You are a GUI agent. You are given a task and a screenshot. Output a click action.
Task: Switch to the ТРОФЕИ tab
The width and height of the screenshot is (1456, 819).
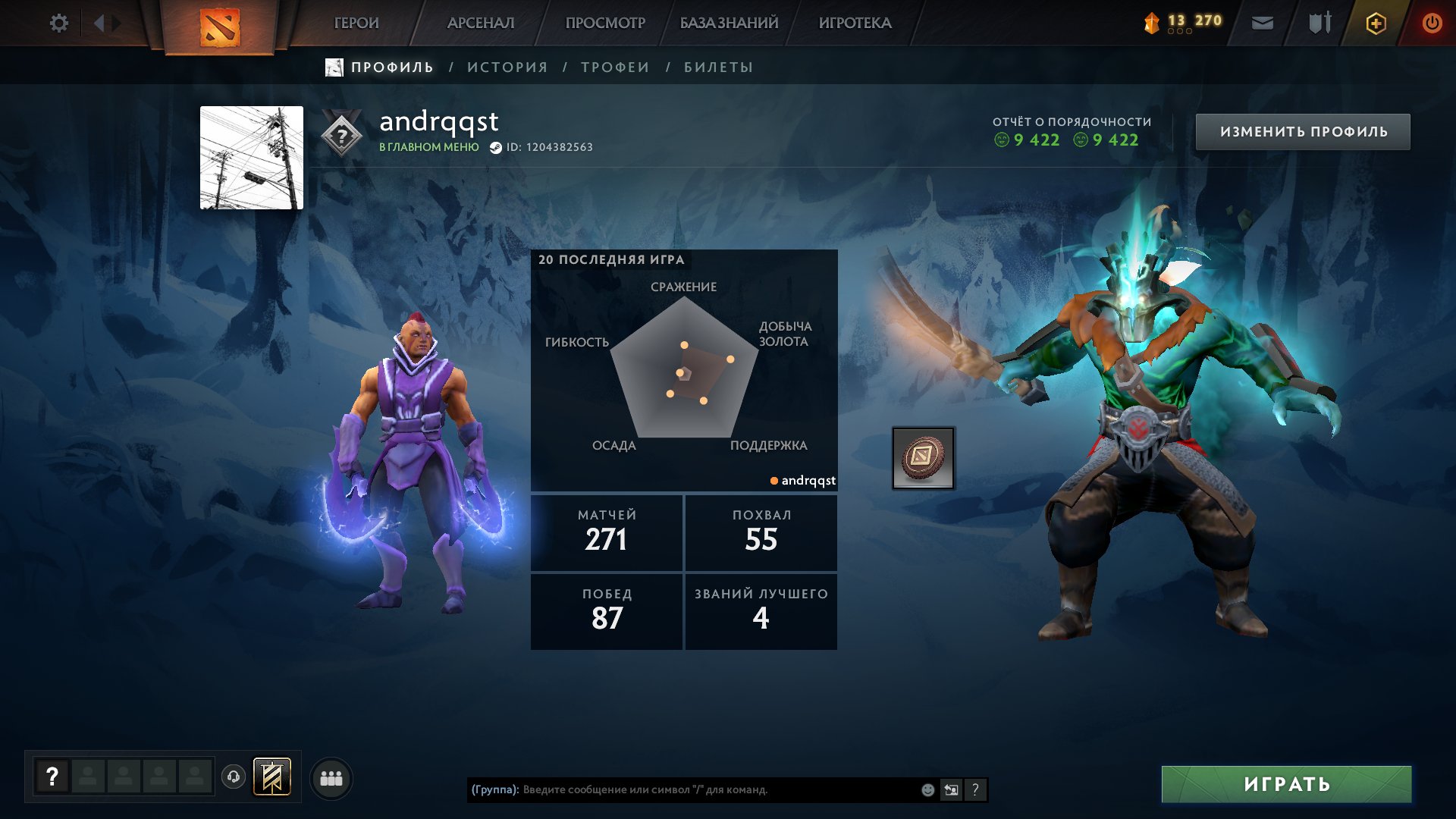(615, 67)
